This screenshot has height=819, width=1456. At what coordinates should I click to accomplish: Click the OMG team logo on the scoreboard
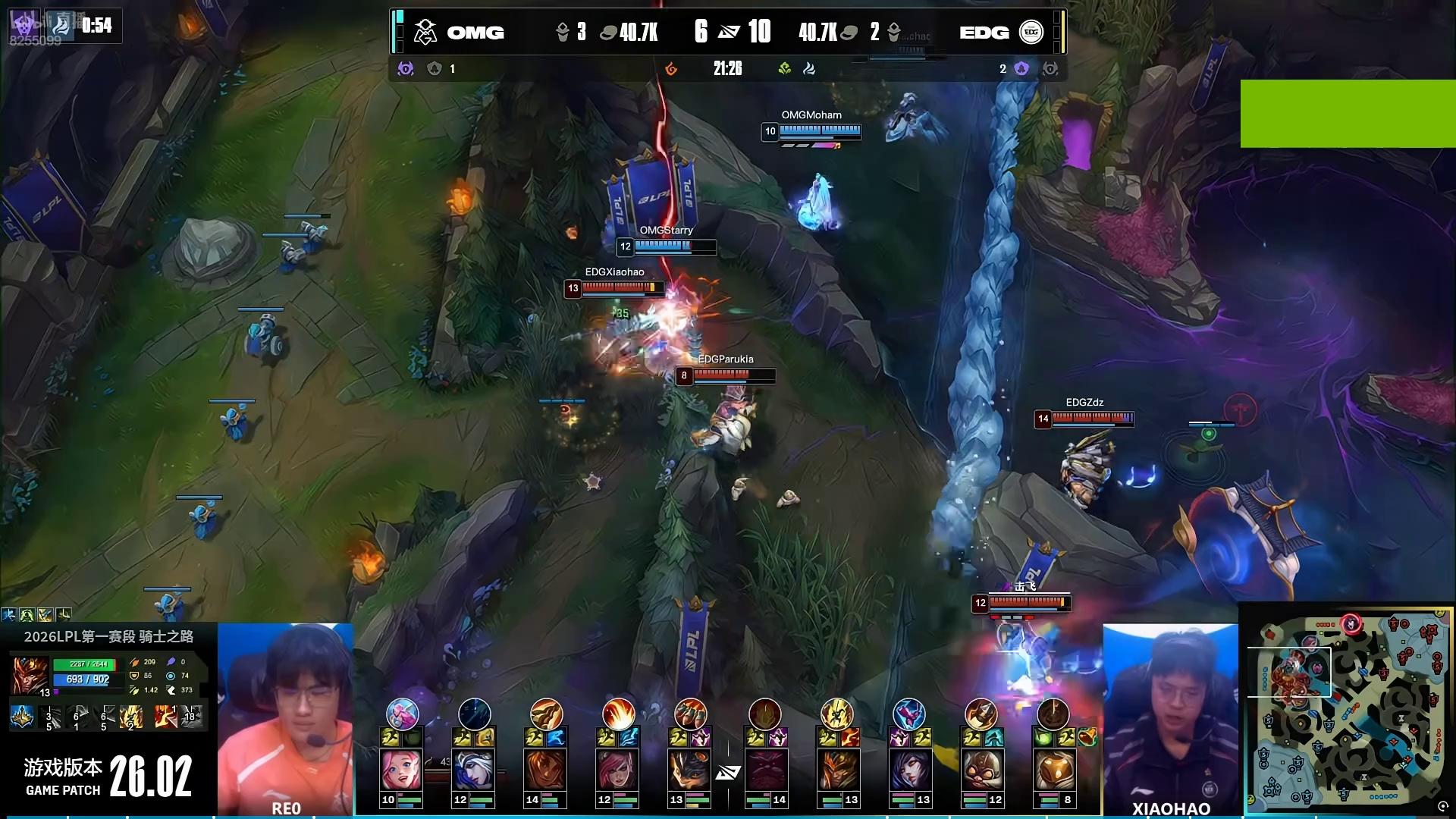coord(425,32)
